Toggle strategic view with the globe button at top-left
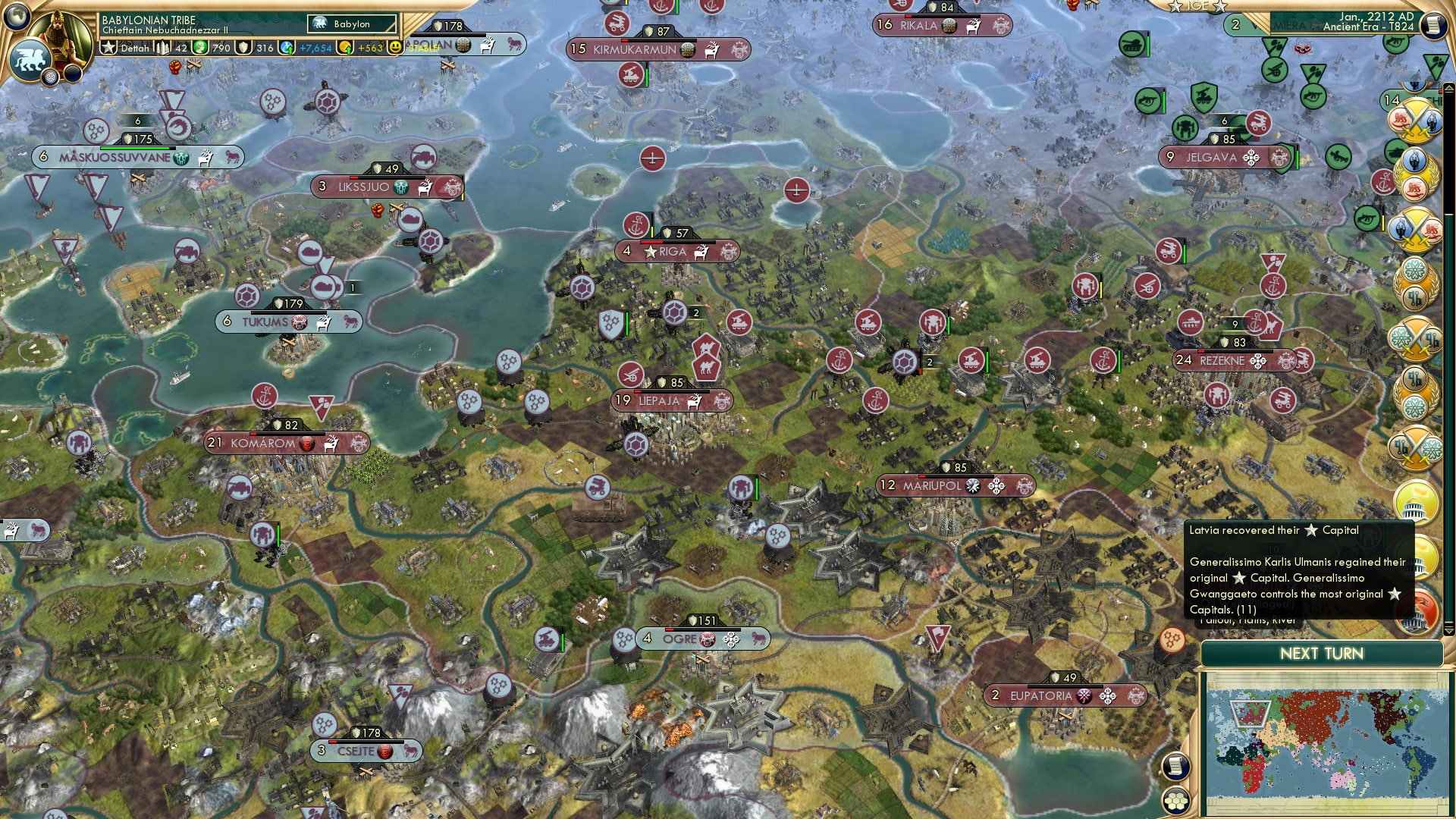Viewport: 1456px width, 819px height. point(15,17)
